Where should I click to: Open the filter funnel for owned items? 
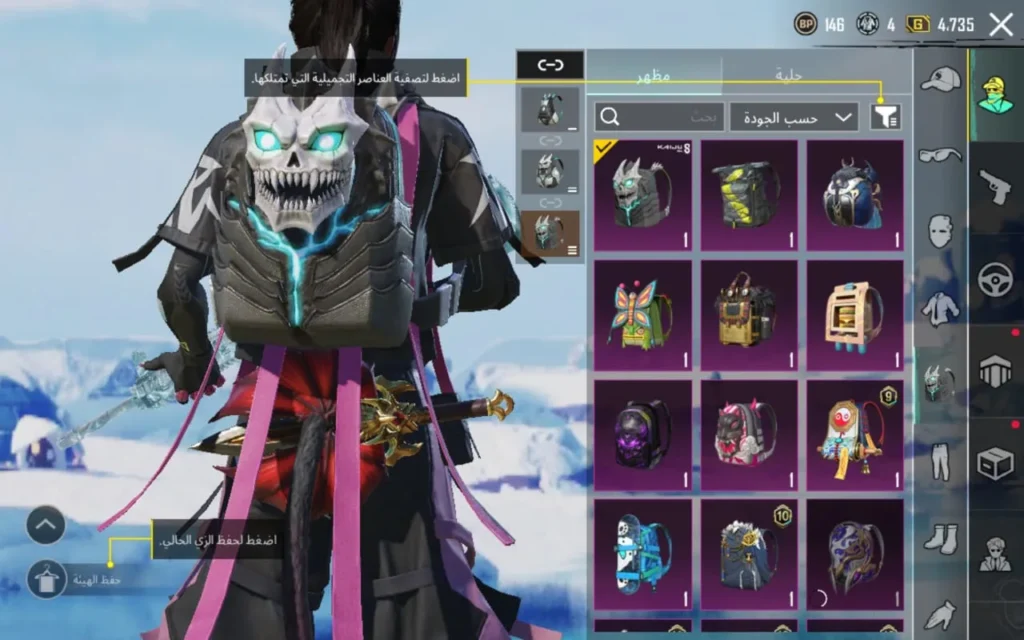(x=885, y=117)
